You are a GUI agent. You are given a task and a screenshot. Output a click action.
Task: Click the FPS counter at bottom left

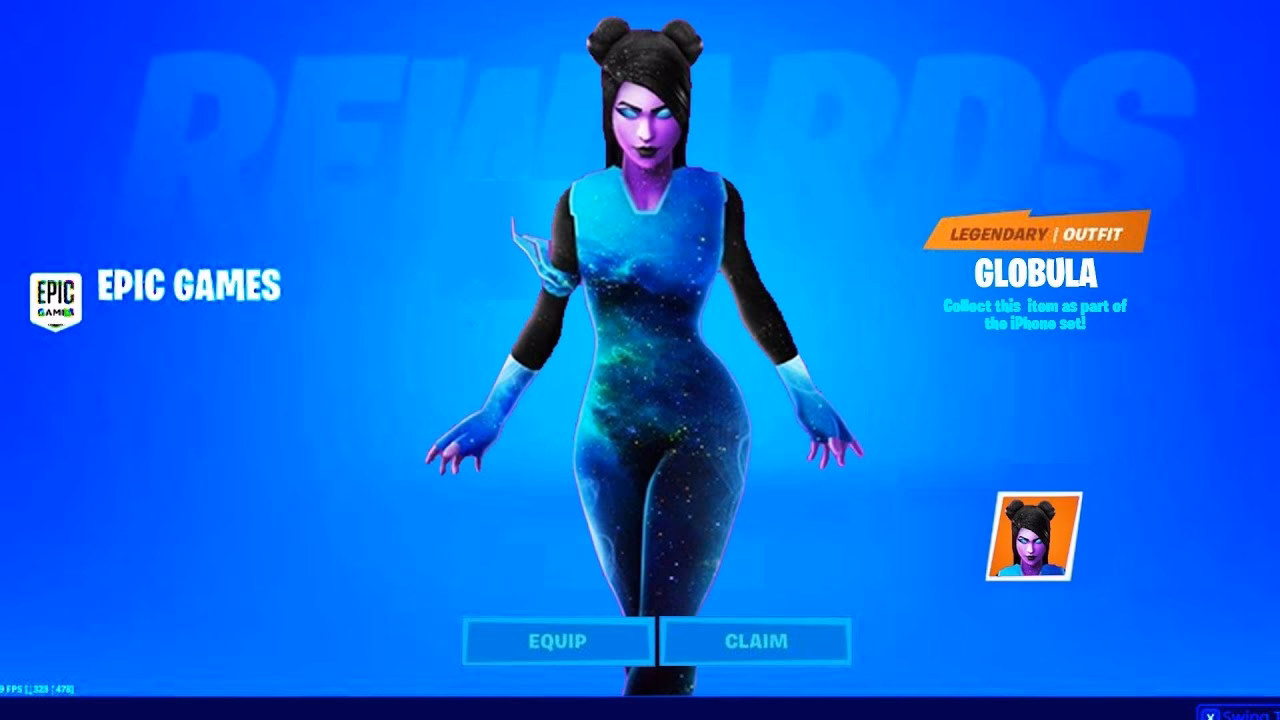tap(12, 690)
